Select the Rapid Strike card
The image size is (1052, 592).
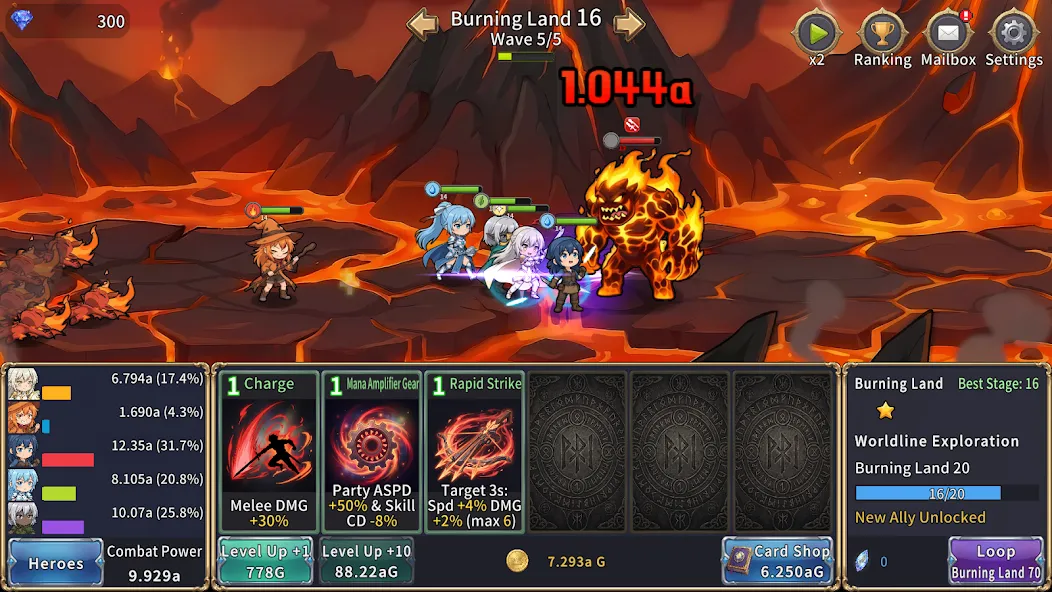[474, 452]
